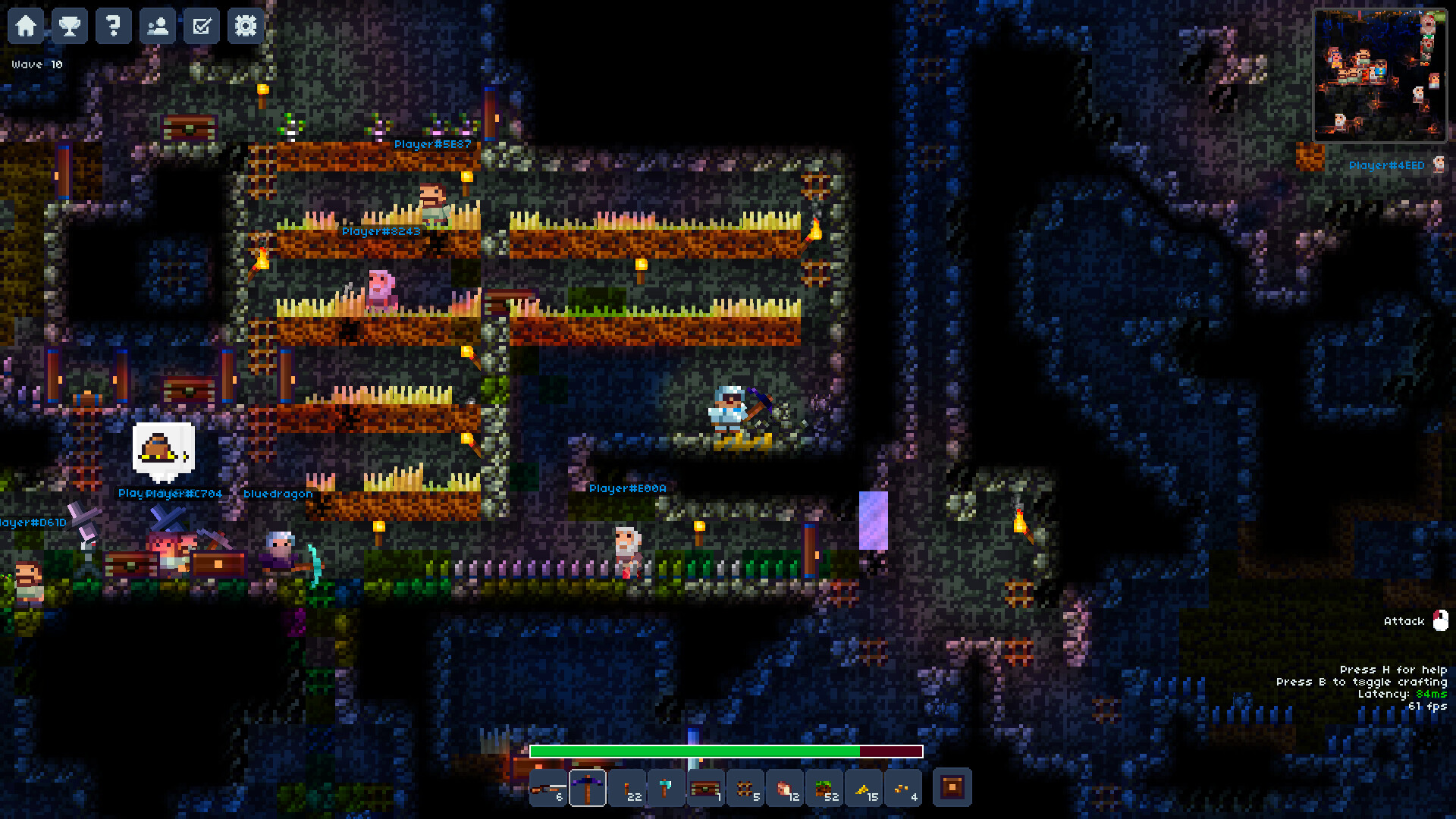Screen dimensions: 1456x819
Task: Equip the axe from the hotbar
Action: point(668,788)
